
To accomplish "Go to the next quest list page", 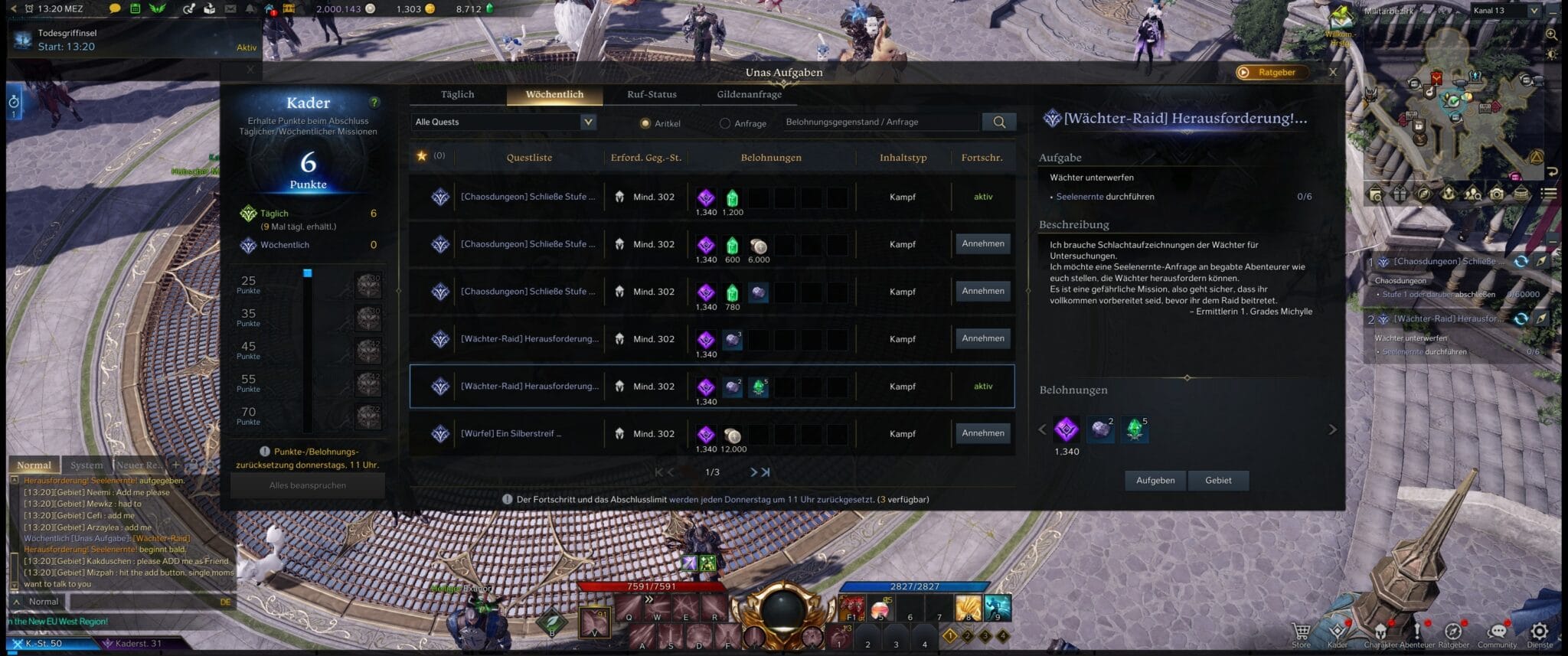I will [x=753, y=472].
